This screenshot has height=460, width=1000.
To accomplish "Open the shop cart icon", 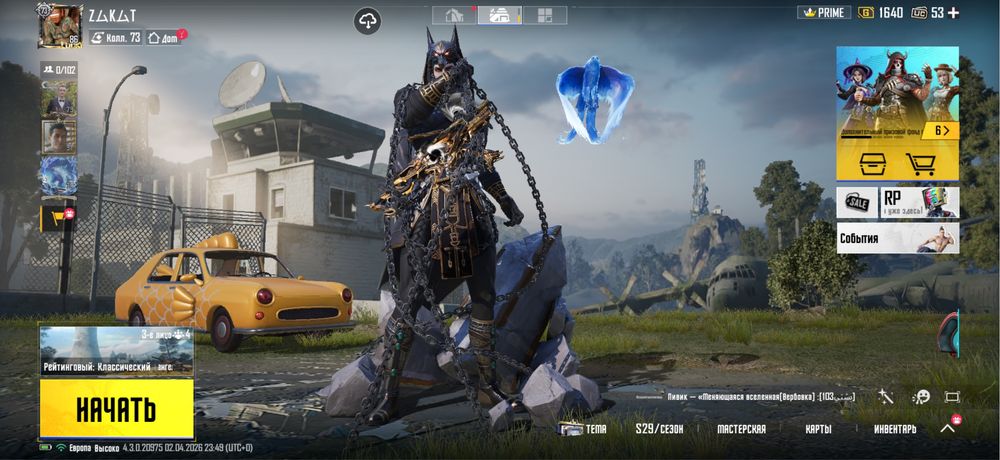I will [920, 164].
